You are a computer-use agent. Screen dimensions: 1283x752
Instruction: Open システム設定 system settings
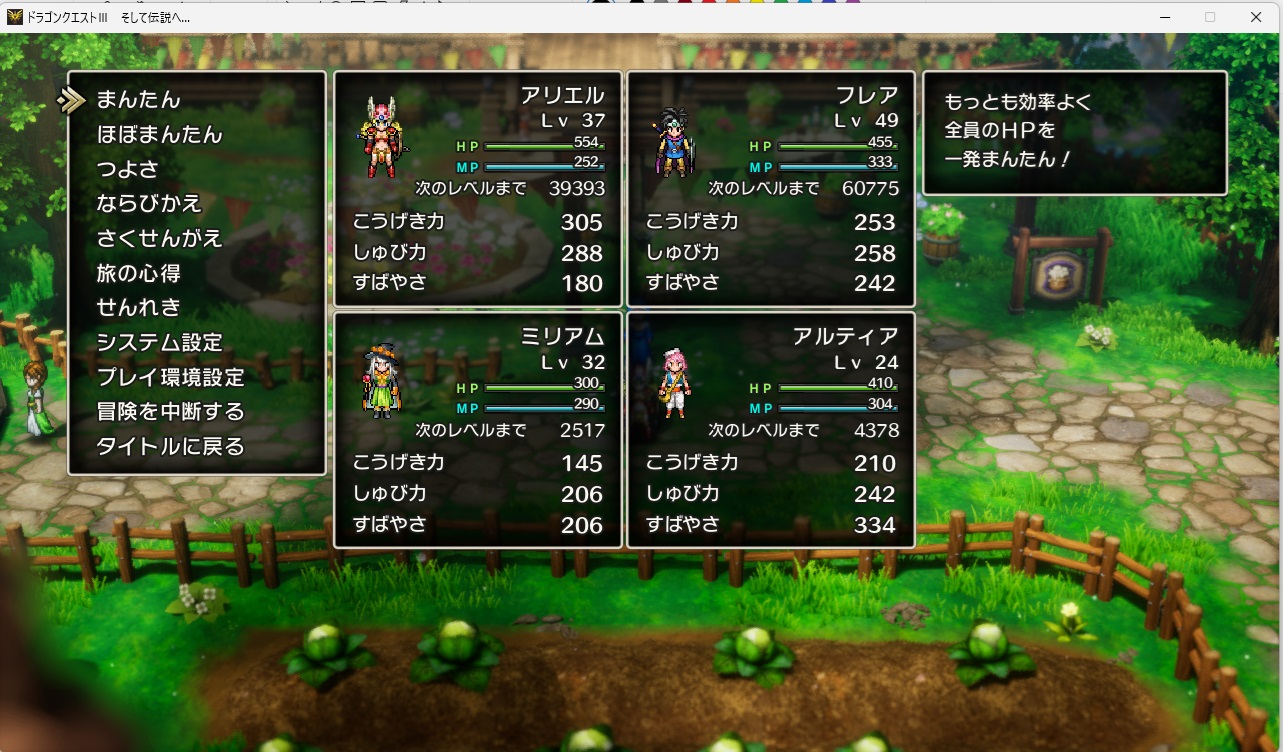(x=159, y=342)
